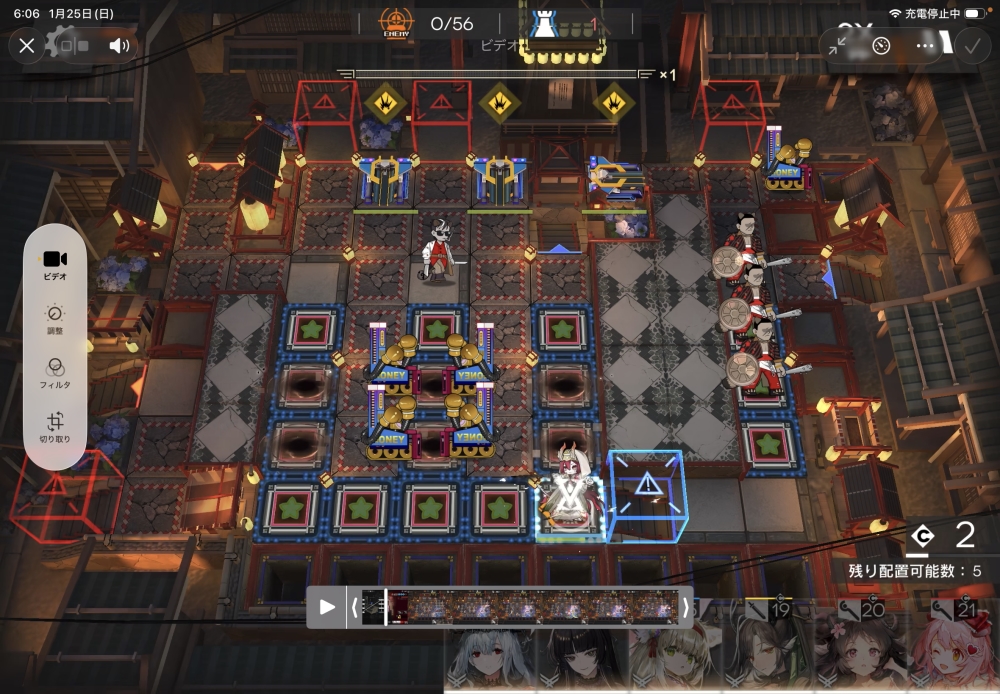Click the left trim handle of the timeline

pyautogui.click(x=354, y=607)
